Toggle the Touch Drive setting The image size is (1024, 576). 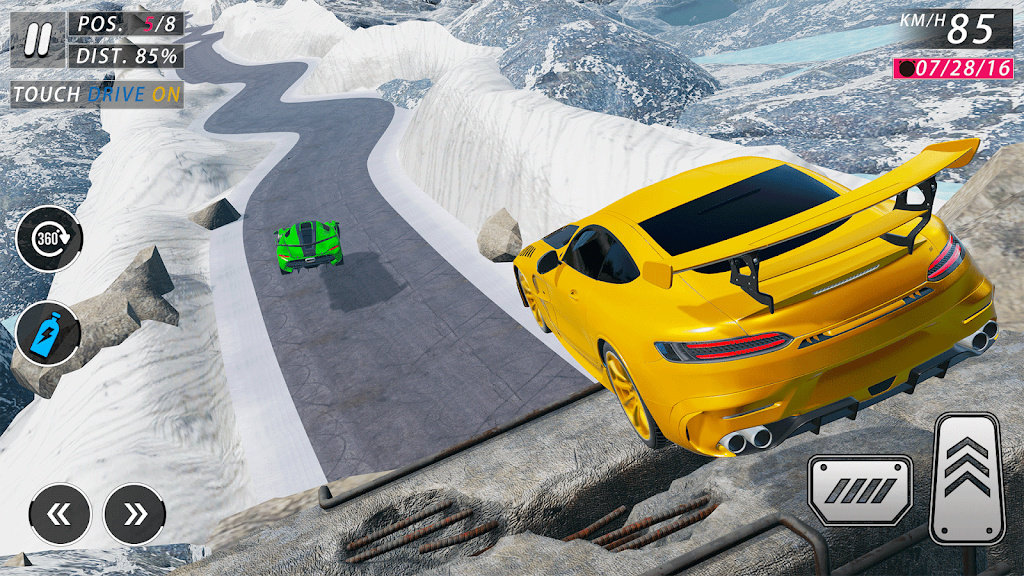(96, 95)
